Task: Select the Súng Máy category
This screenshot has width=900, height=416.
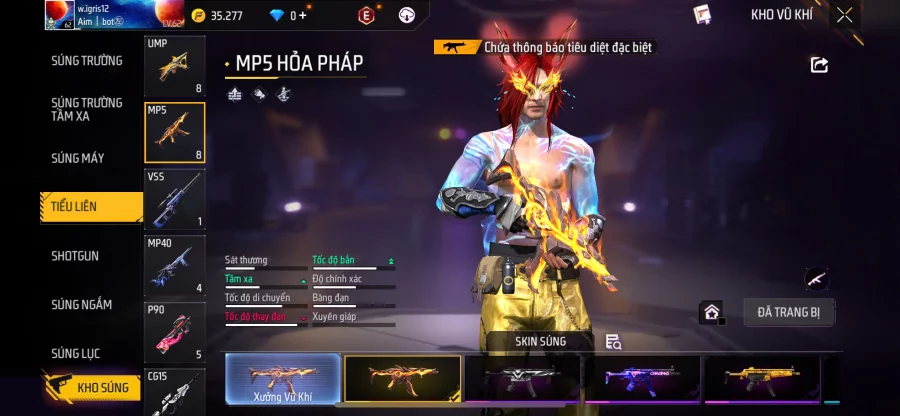Action: pyautogui.click(x=78, y=158)
